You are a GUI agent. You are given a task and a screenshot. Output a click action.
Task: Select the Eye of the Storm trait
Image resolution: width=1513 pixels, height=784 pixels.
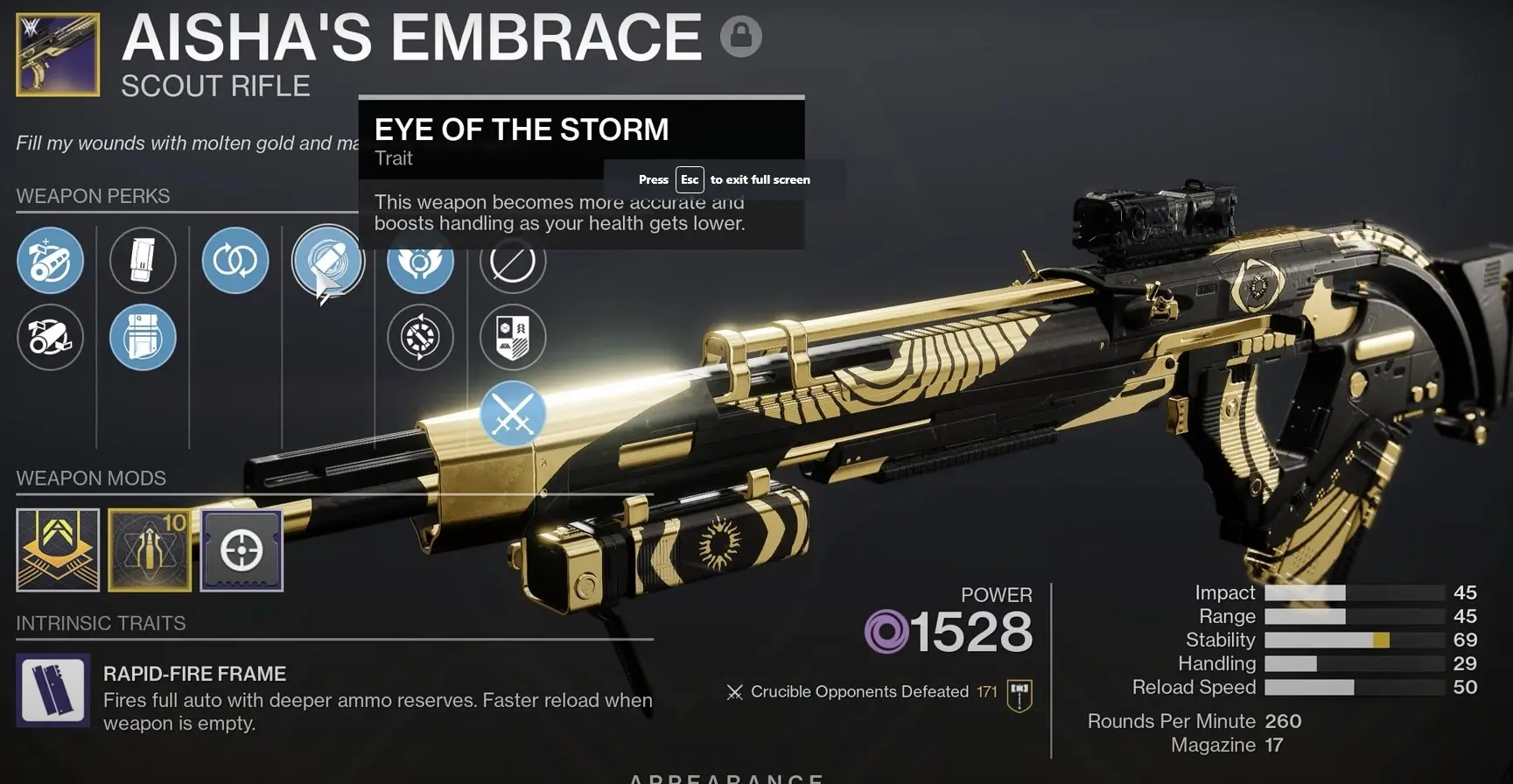pos(326,261)
